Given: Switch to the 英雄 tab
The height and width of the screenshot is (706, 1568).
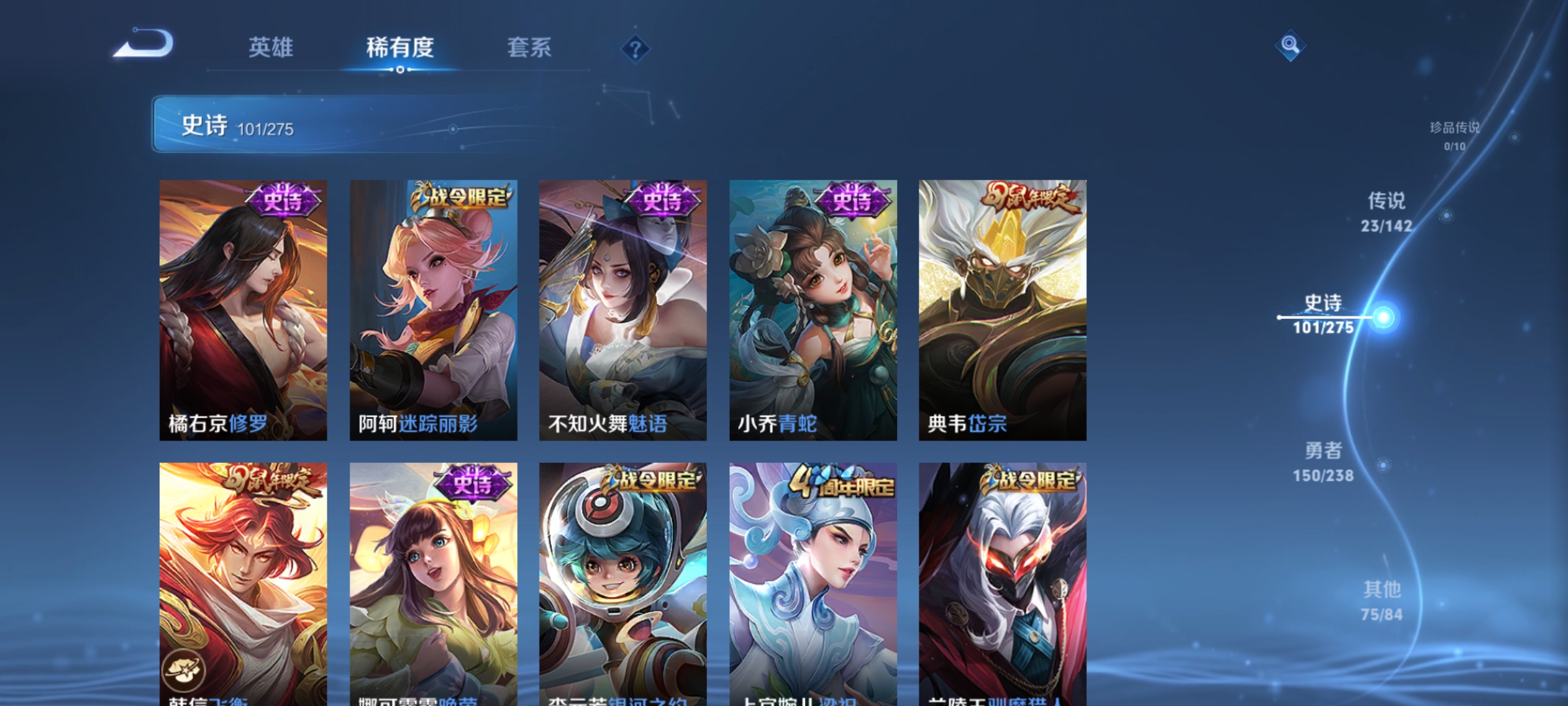Looking at the screenshot, I should [270, 47].
